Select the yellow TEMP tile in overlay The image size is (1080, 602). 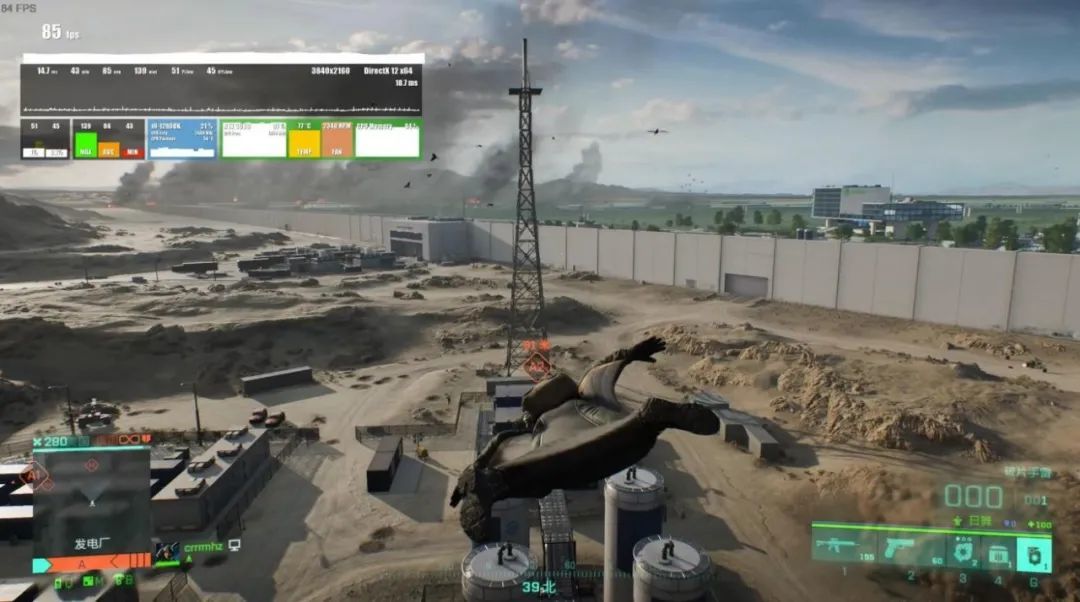(304, 139)
